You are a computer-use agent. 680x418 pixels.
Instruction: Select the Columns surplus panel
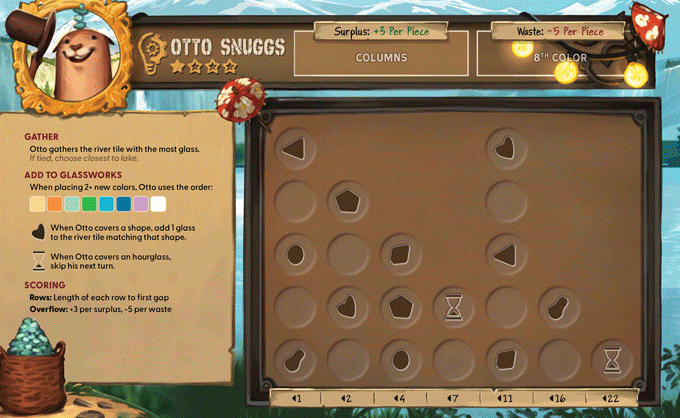(381, 57)
